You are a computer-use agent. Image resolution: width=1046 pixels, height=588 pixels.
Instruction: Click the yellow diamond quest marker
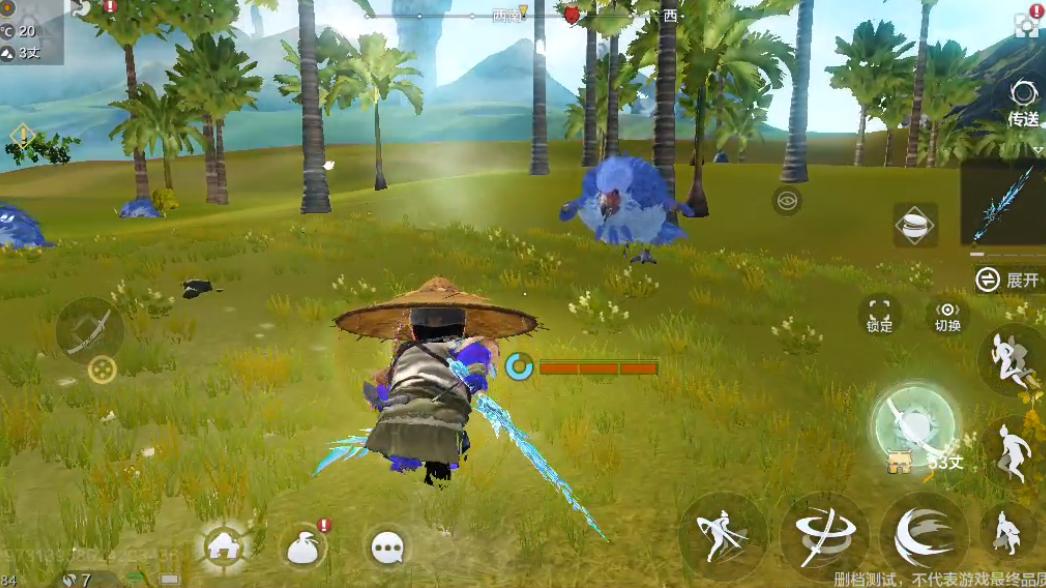click(22, 134)
